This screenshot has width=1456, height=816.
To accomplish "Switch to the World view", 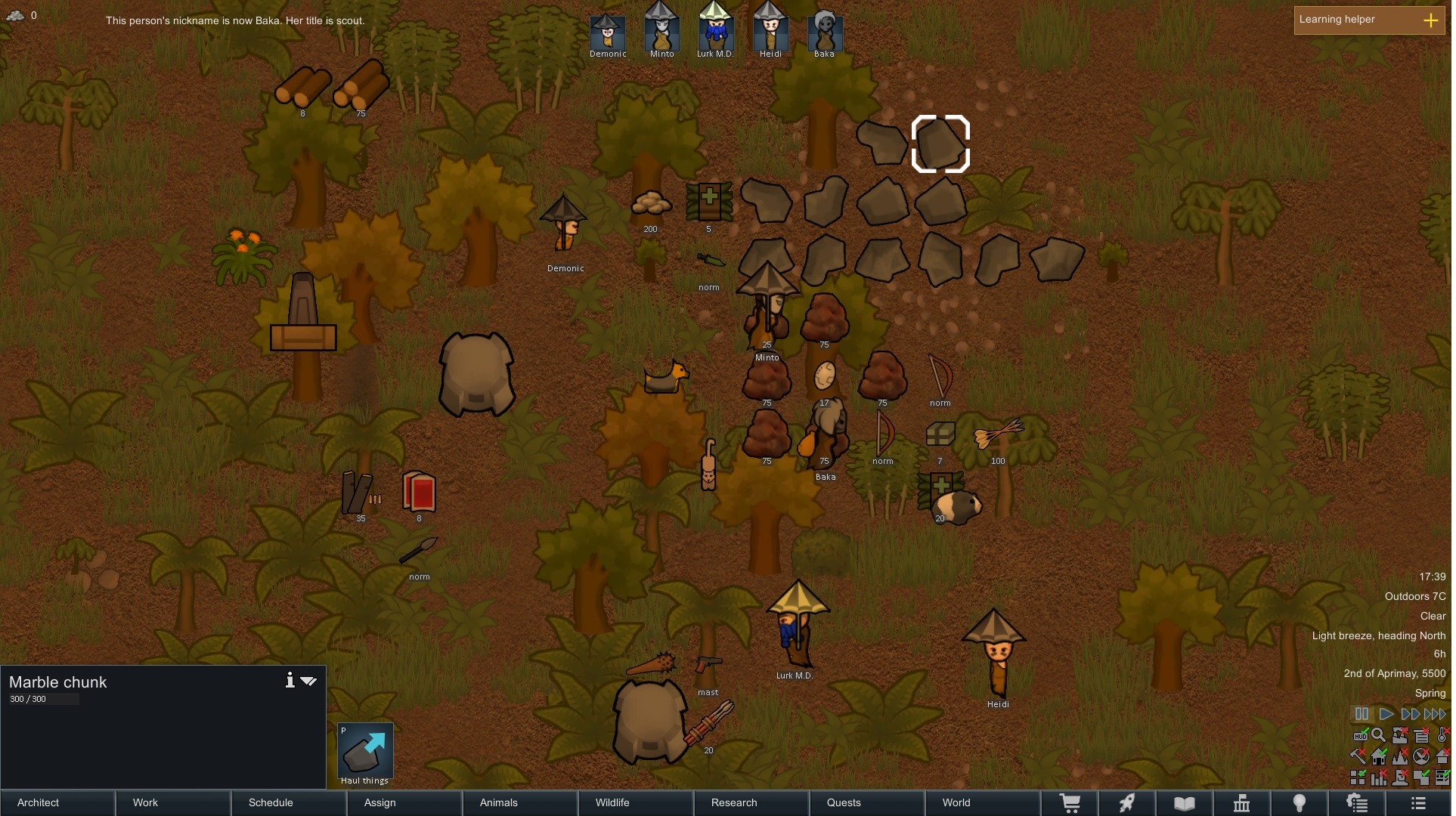I will (x=983, y=802).
